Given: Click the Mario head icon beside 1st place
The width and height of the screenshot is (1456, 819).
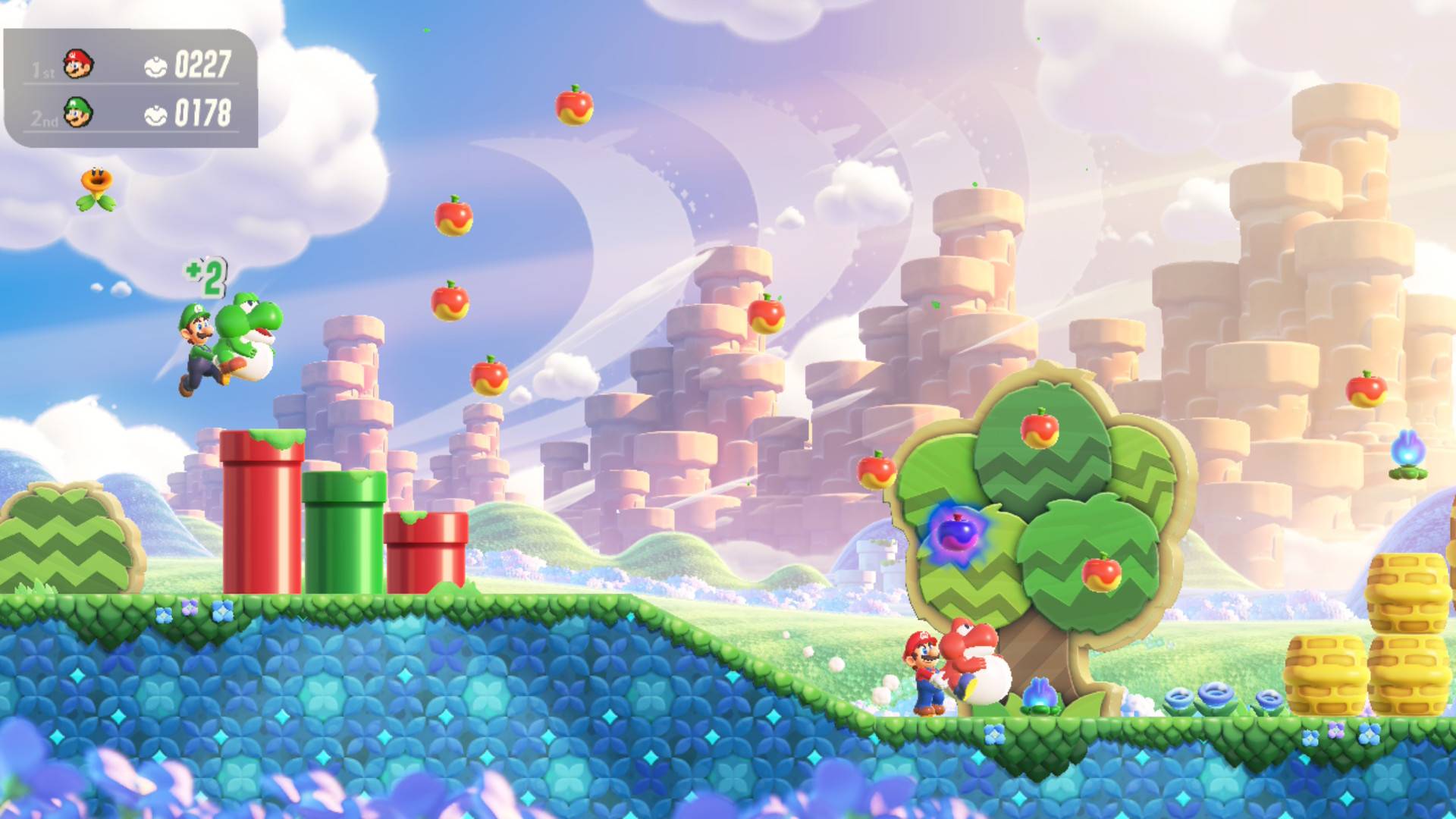Looking at the screenshot, I should (78, 65).
